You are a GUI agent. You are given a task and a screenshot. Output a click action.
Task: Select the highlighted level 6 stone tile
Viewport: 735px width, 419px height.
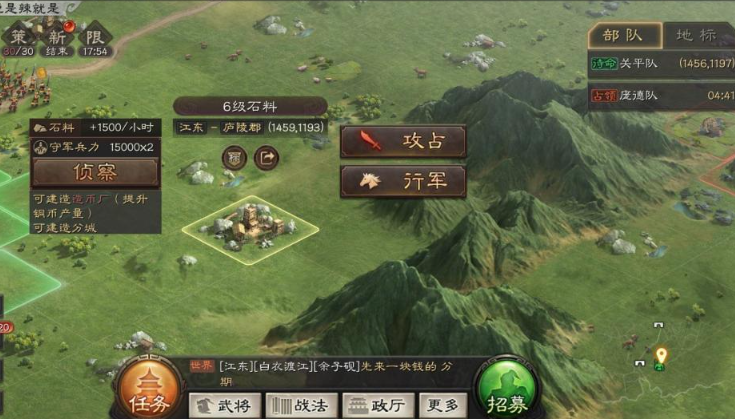249,228
